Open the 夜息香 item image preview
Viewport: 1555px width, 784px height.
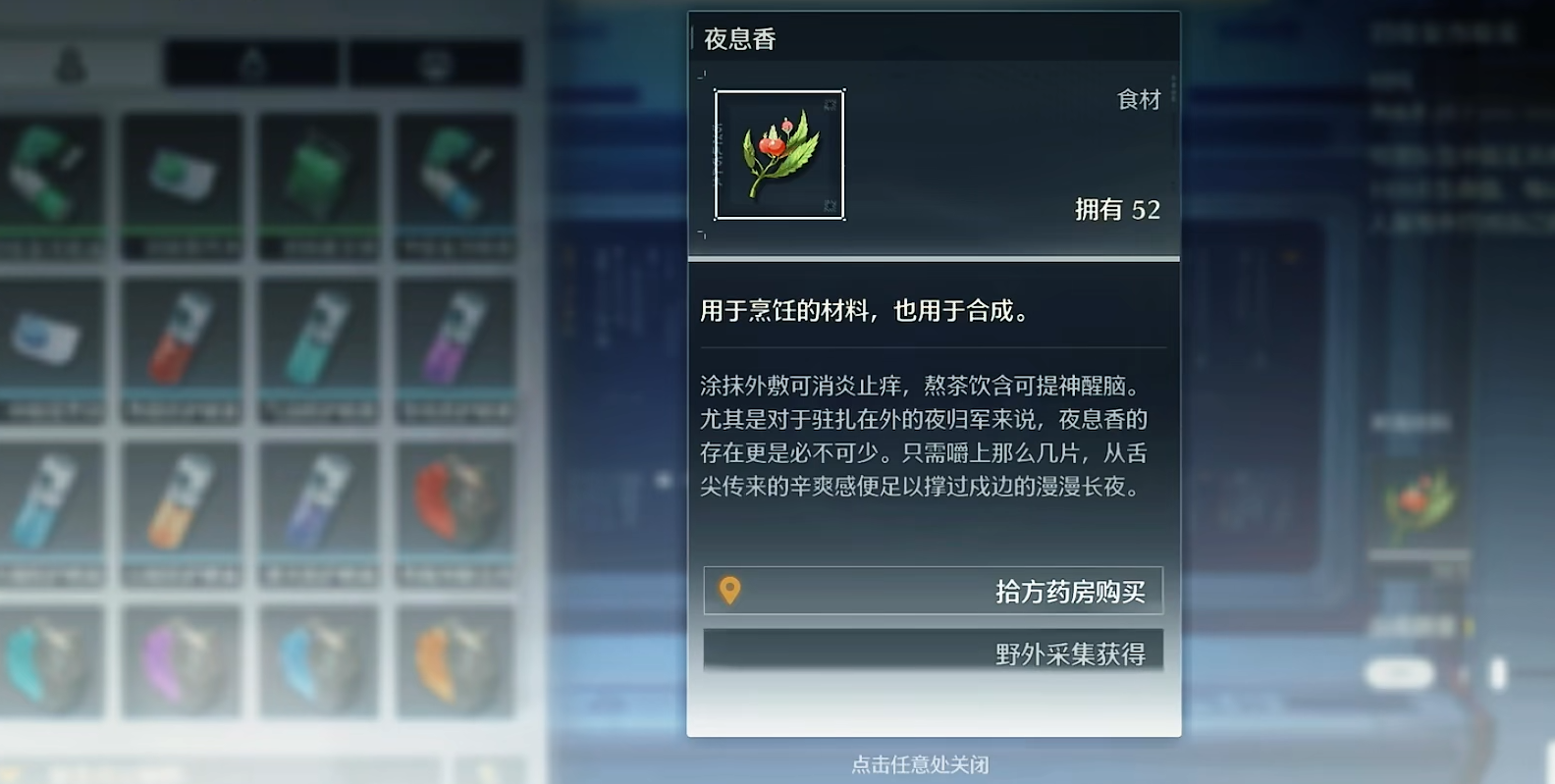[x=780, y=155]
